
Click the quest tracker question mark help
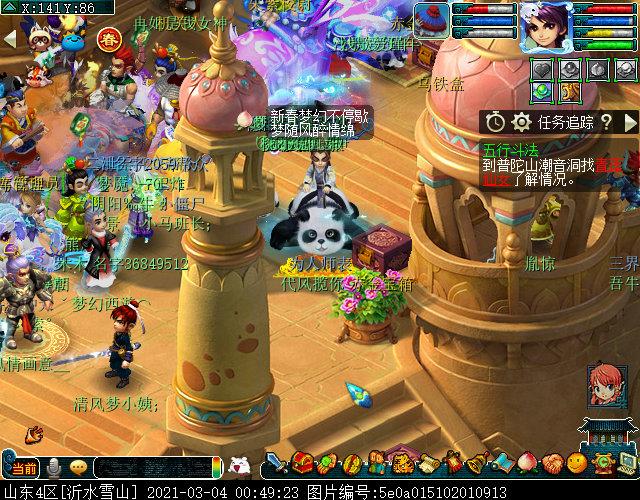tap(606, 122)
